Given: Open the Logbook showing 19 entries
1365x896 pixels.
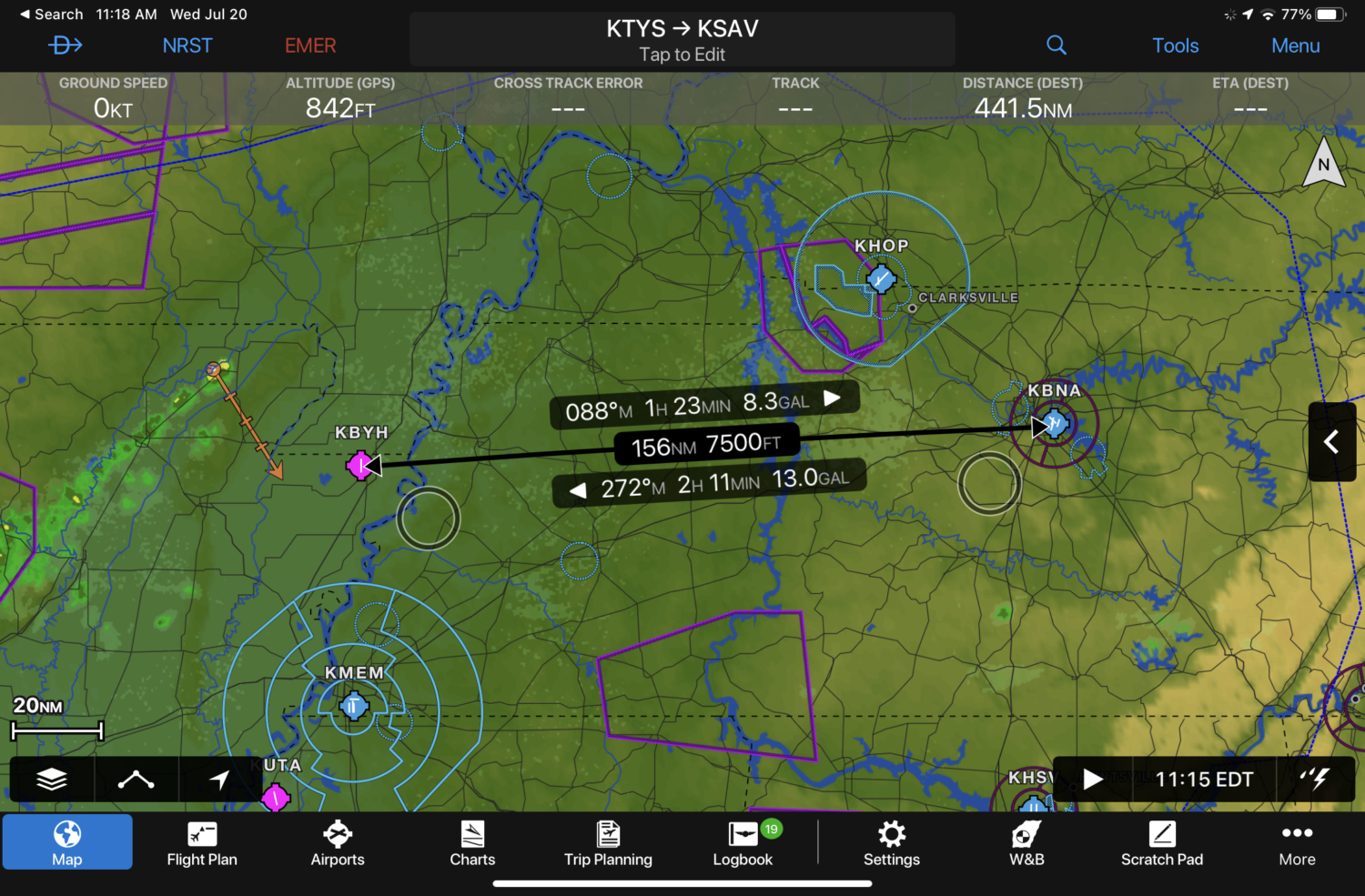Looking at the screenshot, I should click(743, 841).
